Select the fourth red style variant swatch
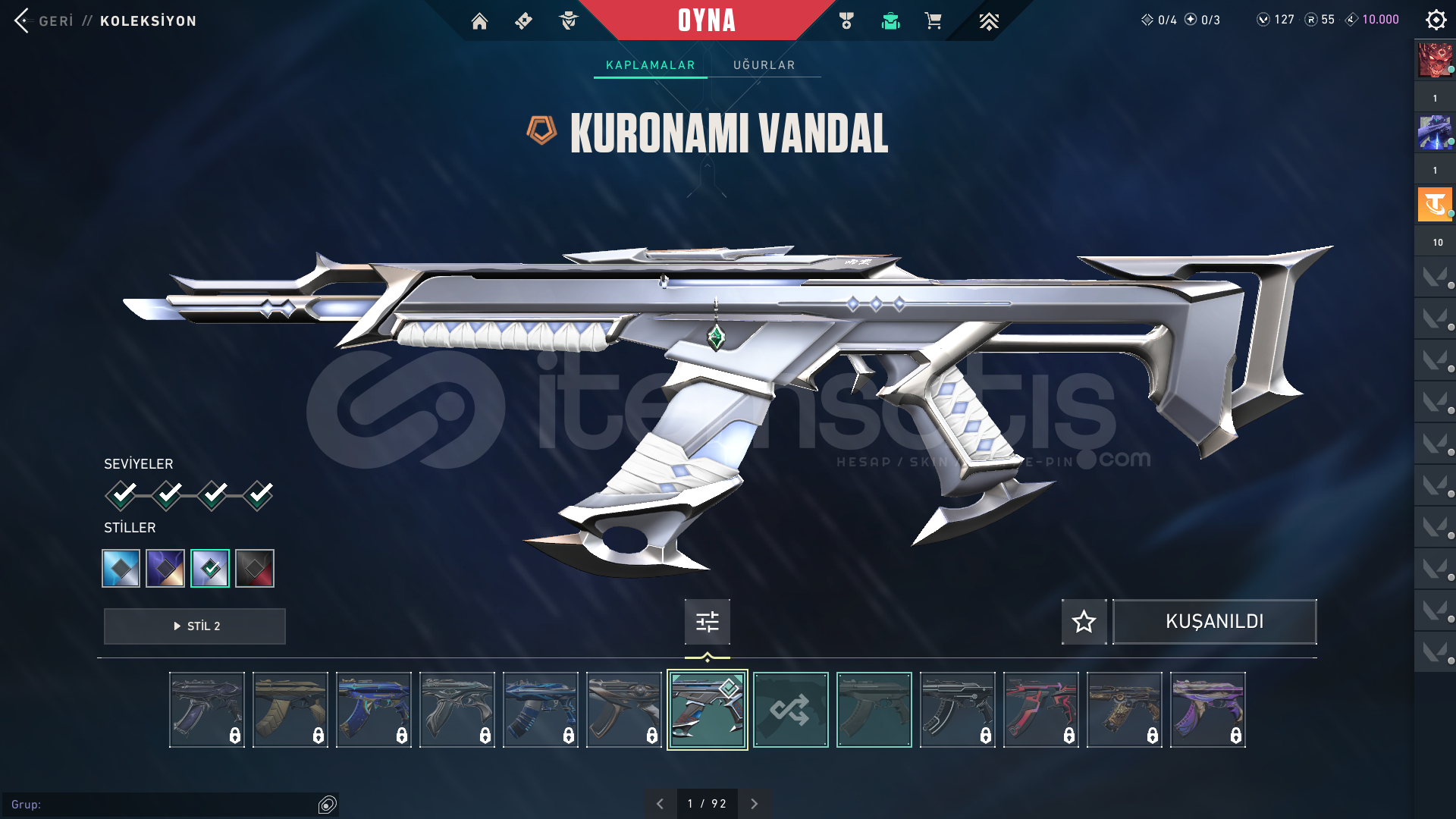 point(255,568)
